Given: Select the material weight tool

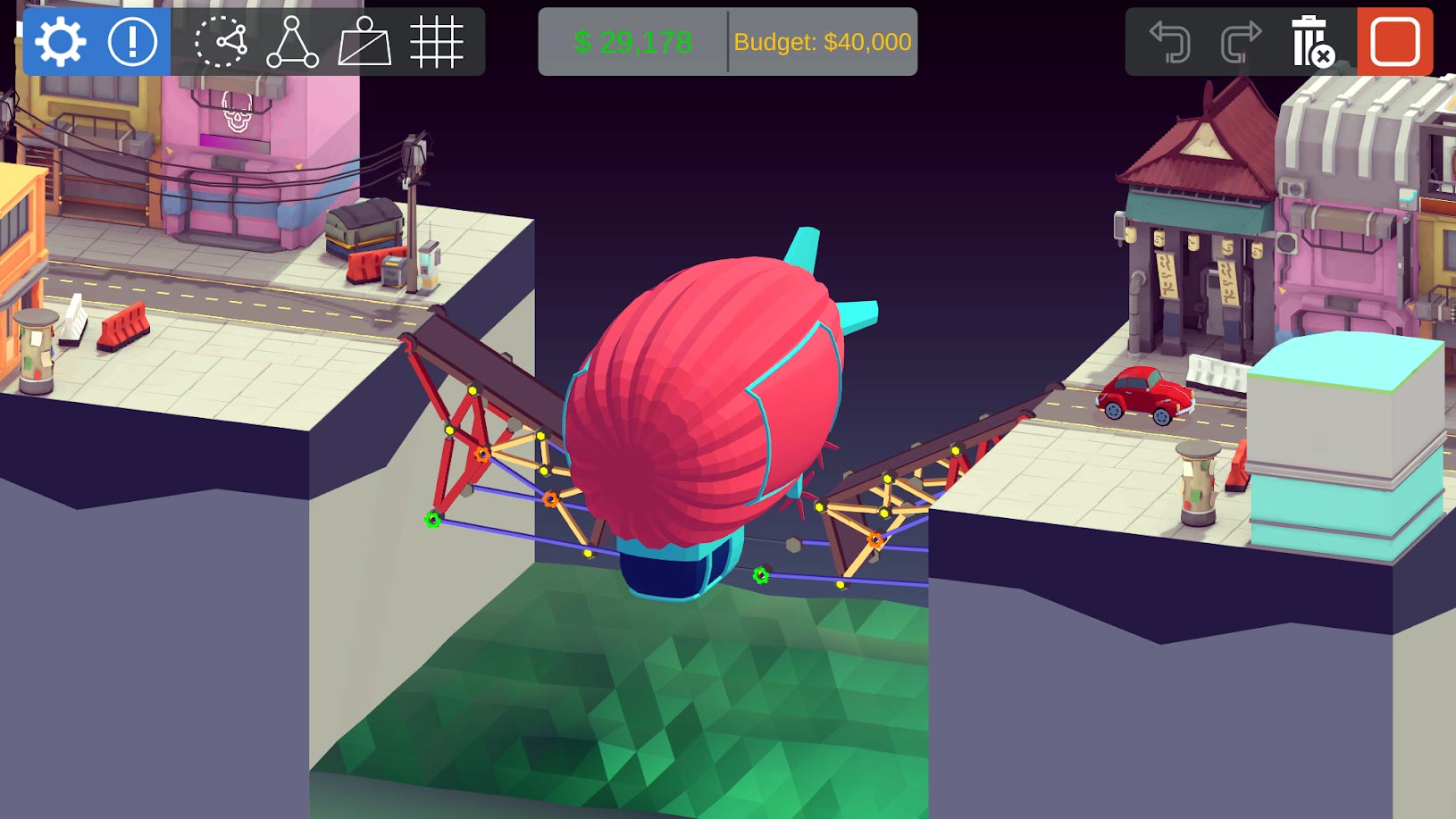Looking at the screenshot, I should [367, 40].
